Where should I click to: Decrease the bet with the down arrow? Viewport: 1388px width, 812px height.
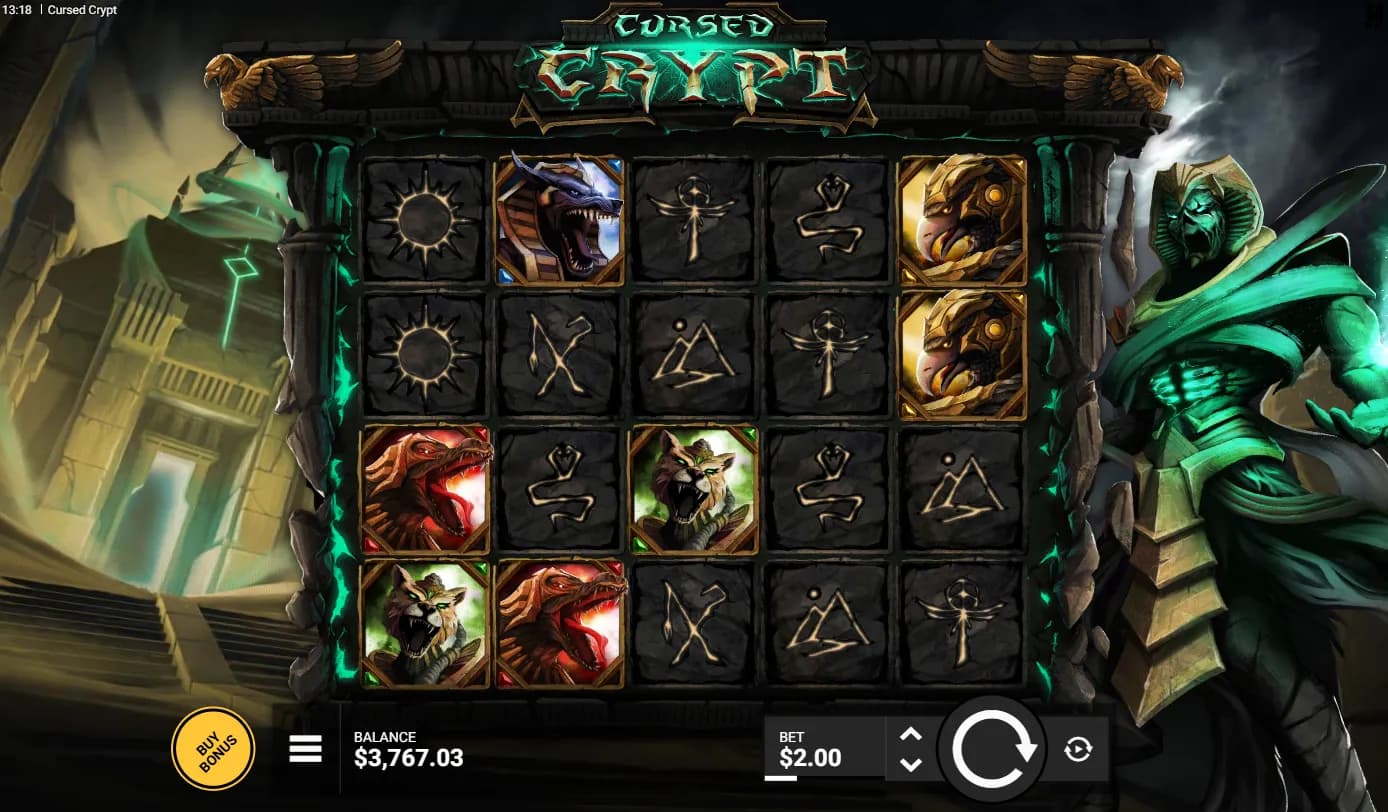pyautogui.click(x=910, y=764)
